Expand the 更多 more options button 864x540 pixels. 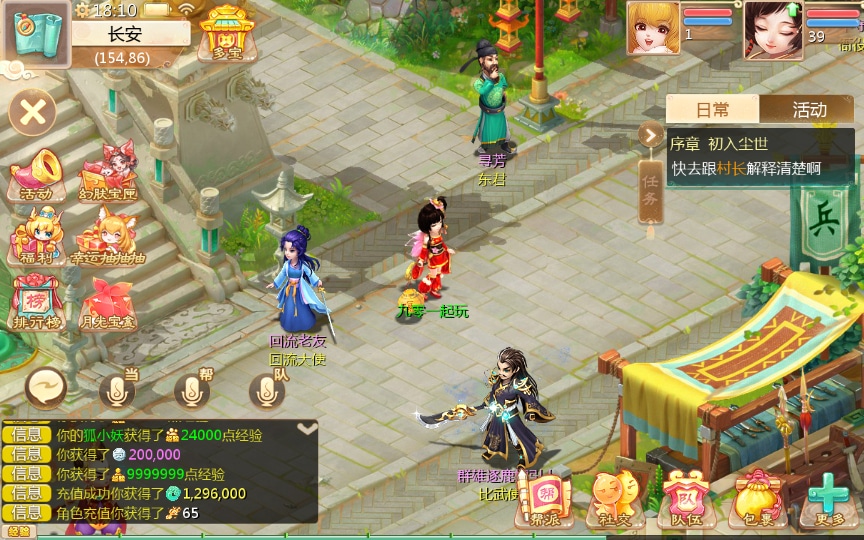click(x=829, y=498)
